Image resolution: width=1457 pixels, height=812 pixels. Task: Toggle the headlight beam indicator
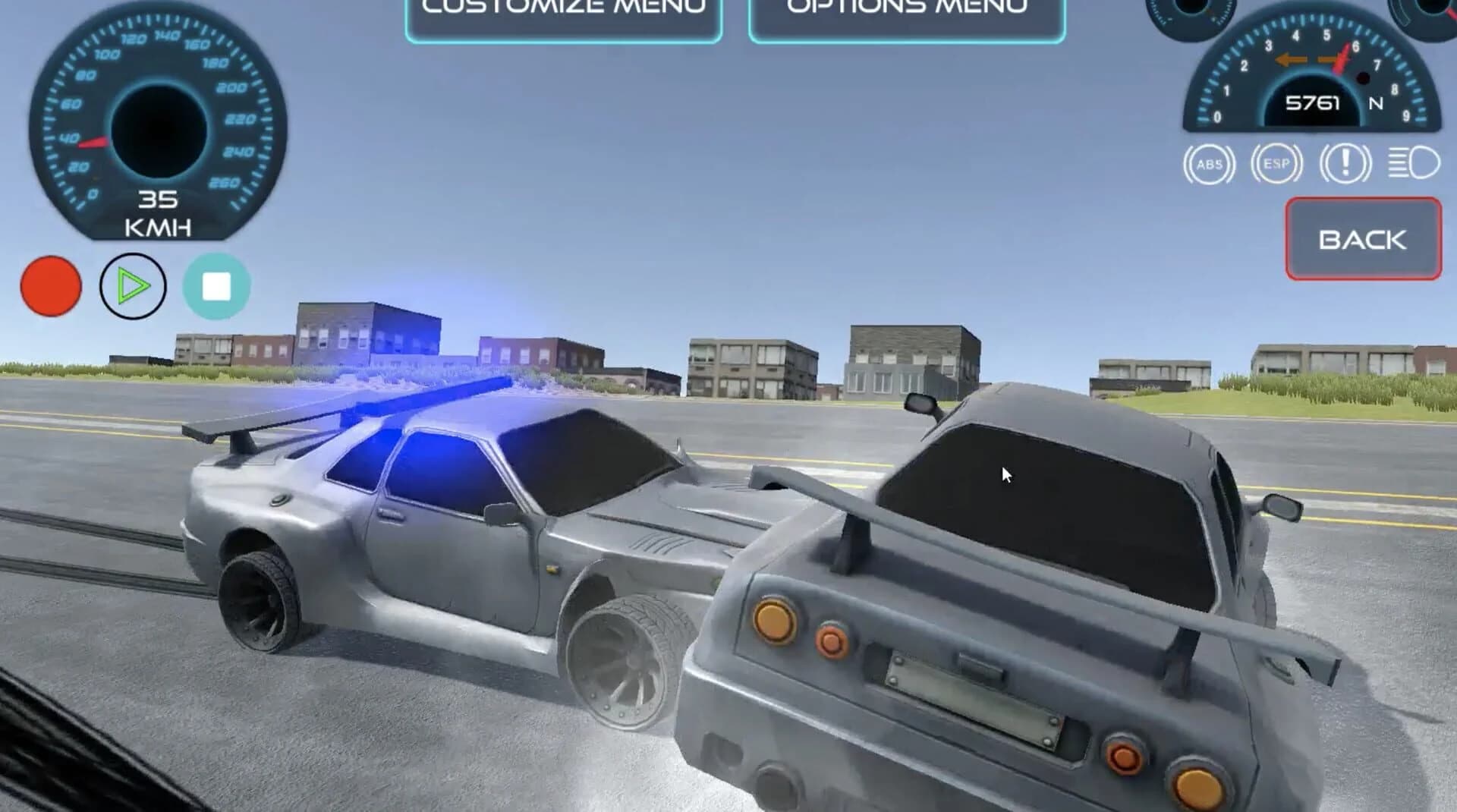pos(1411,162)
